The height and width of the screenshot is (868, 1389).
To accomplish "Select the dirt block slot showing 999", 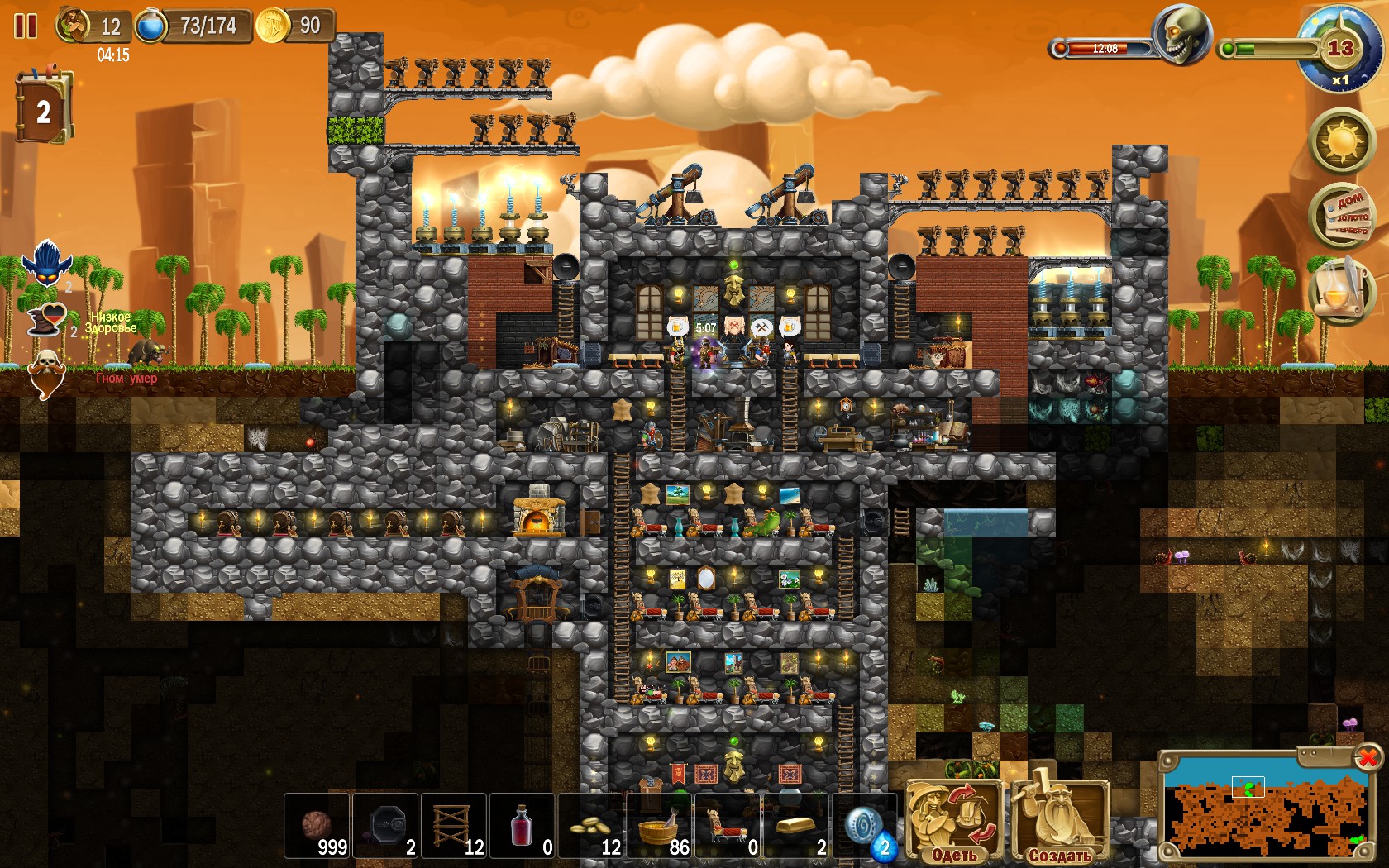I will click(x=316, y=827).
